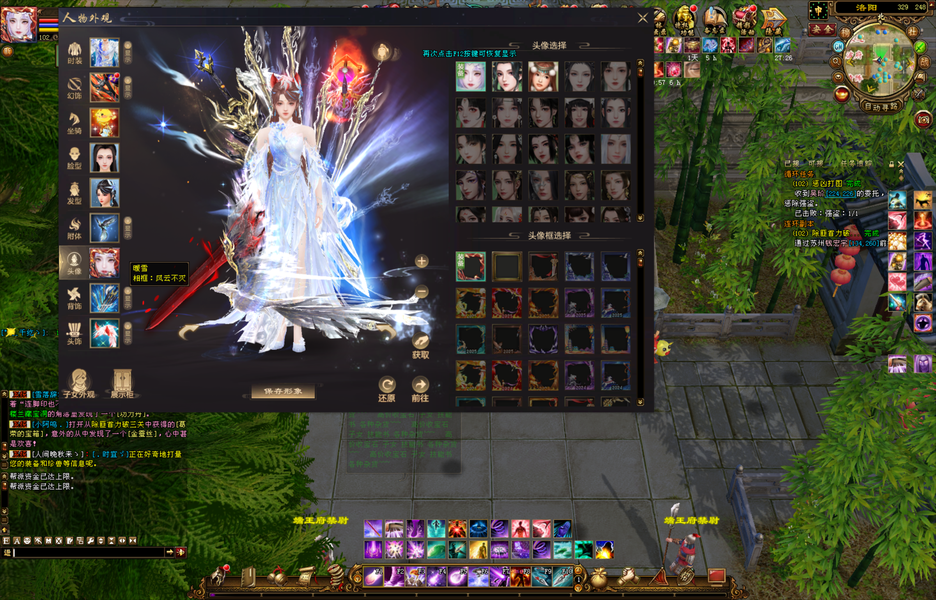The width and height of the screenshot is (936, 600).
Task: Zoom in the character preview with plus
Action: [x=421, y=261]
